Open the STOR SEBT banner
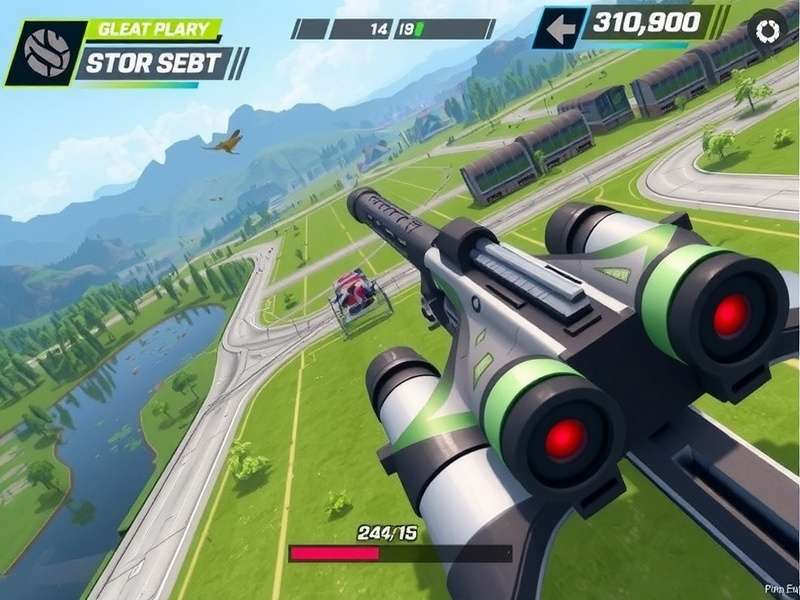800x600 pixels. 157,63
